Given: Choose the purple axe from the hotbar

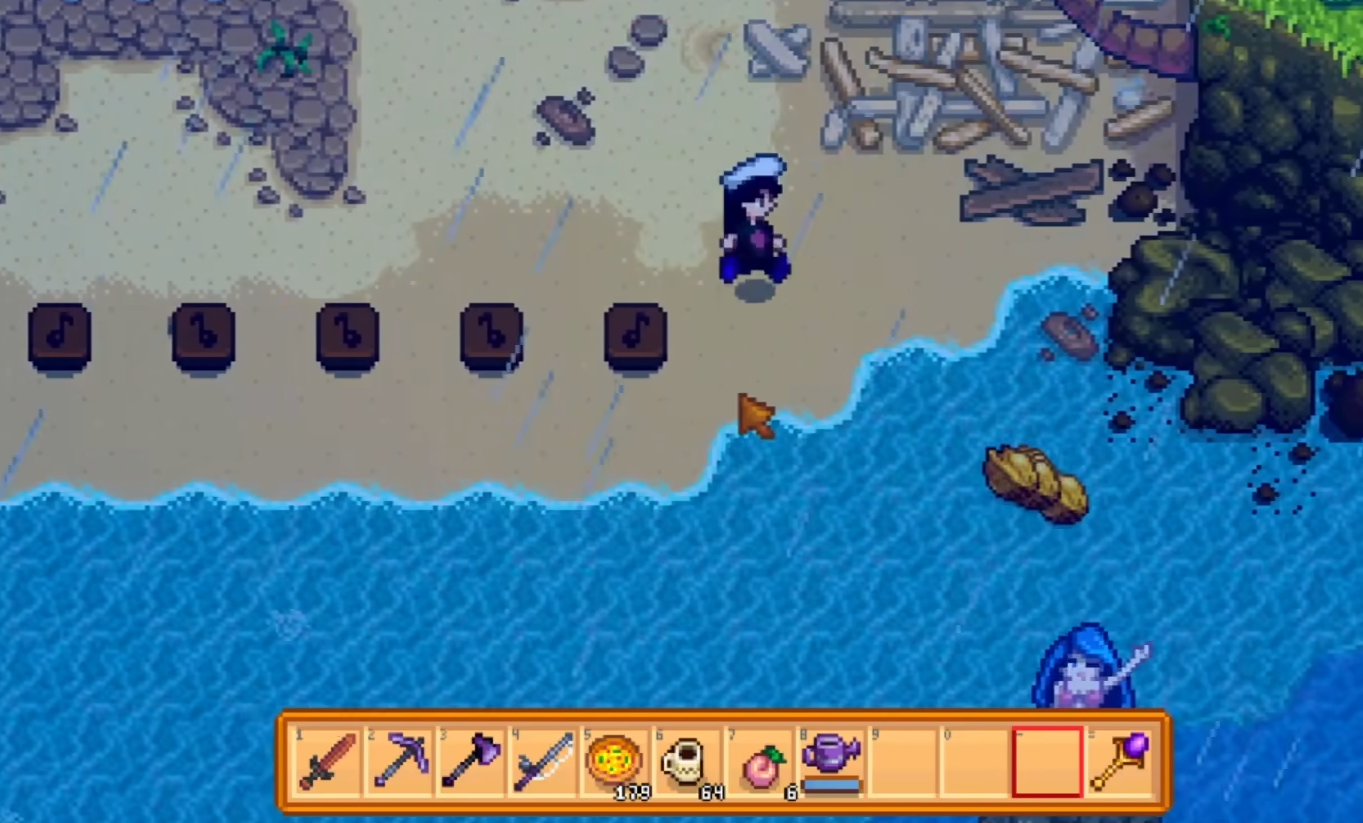Looking at the screenshot, I should click(x=470, y=761).
